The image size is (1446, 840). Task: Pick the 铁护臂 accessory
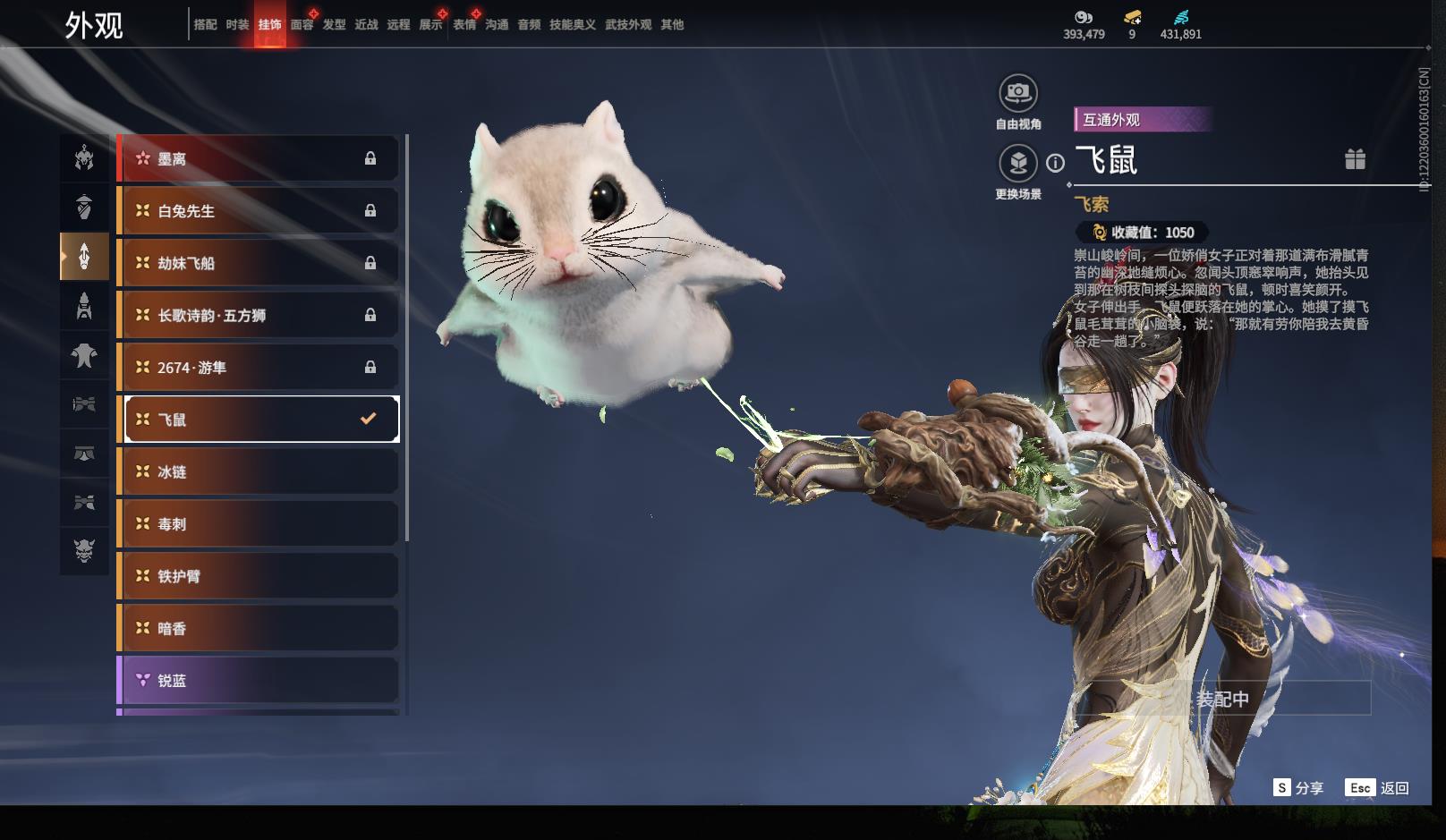tap(258, 576)
